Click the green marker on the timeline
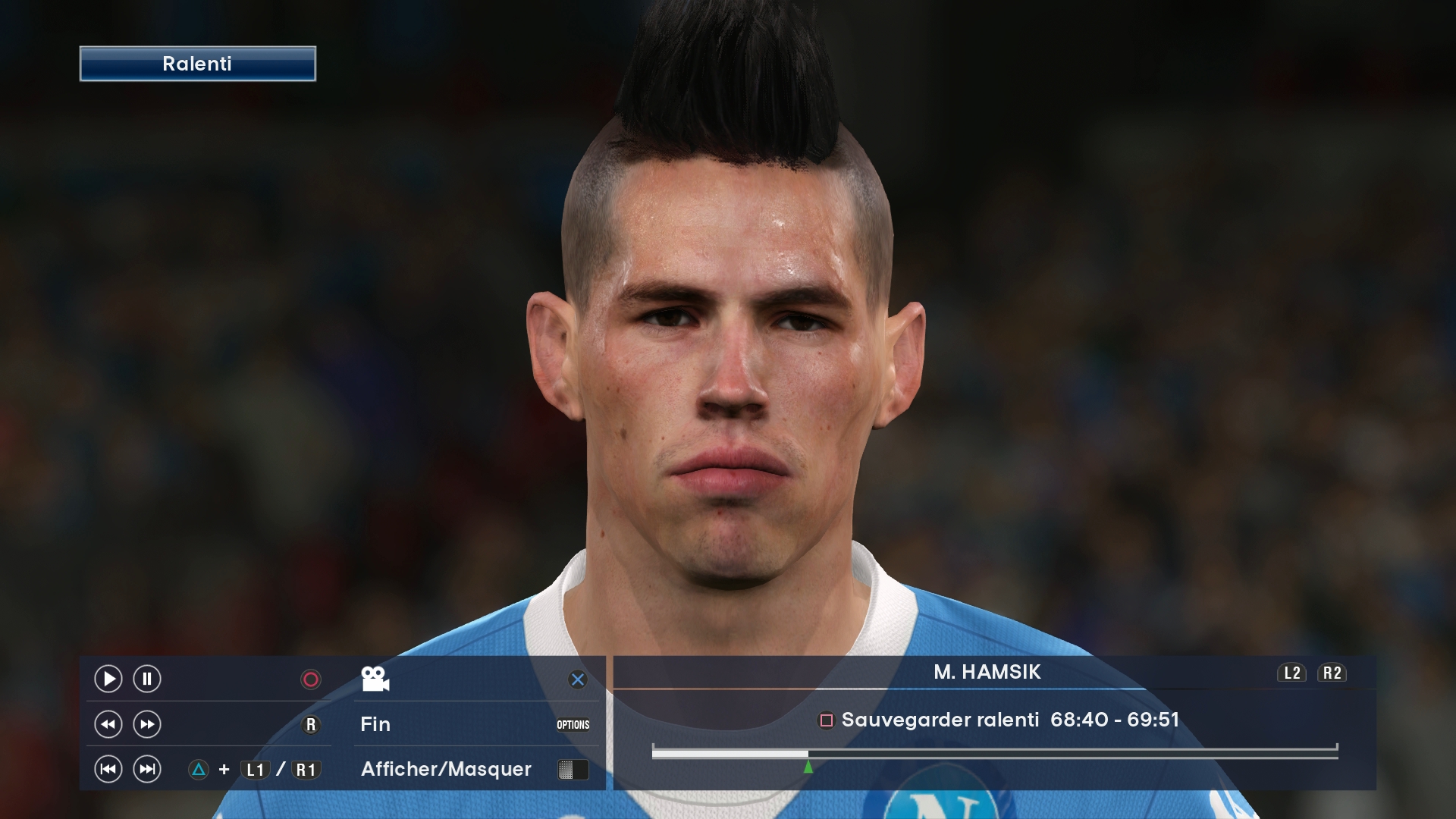 tap(808, 766)
